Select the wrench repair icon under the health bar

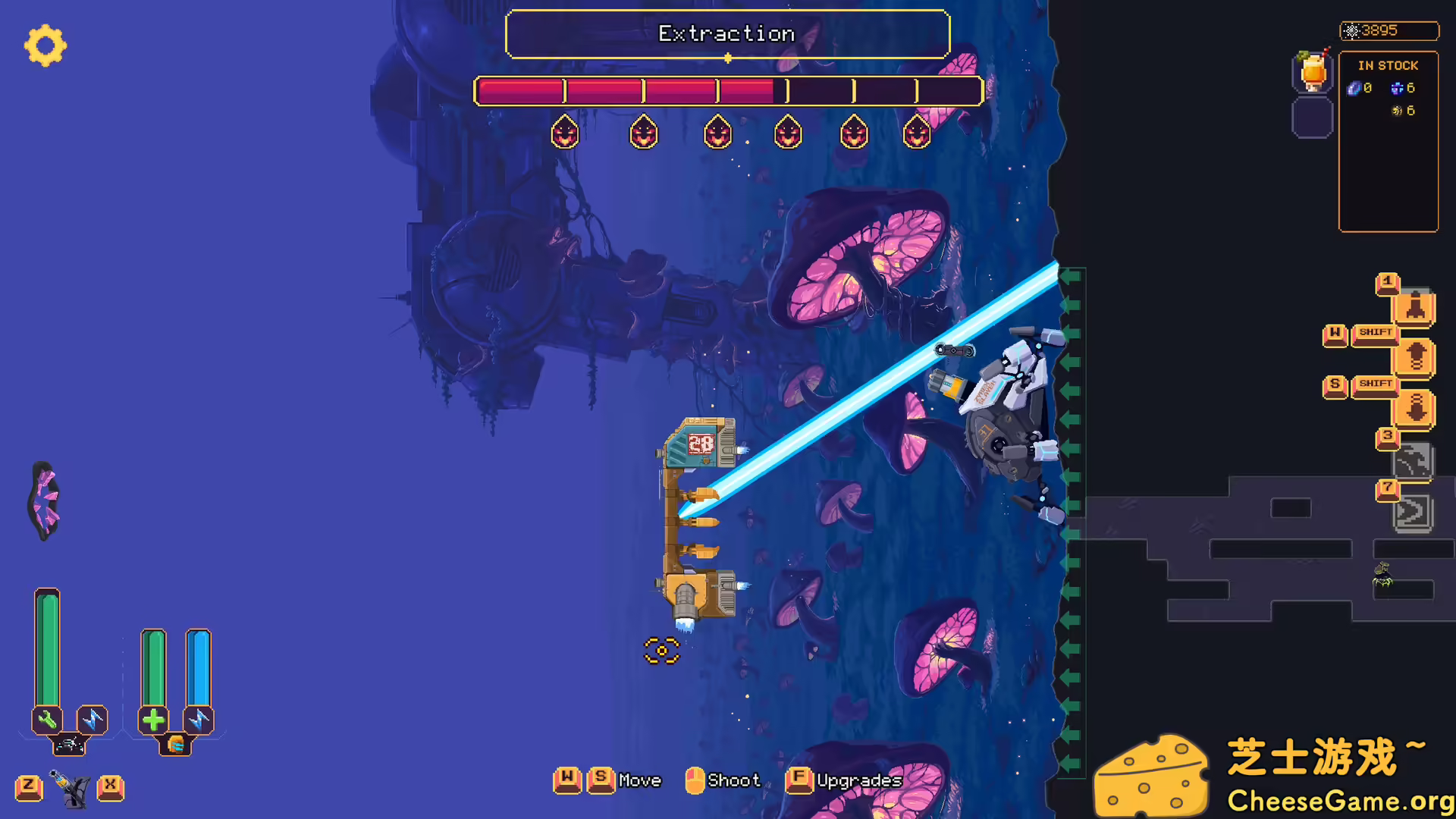click(47, 719)
